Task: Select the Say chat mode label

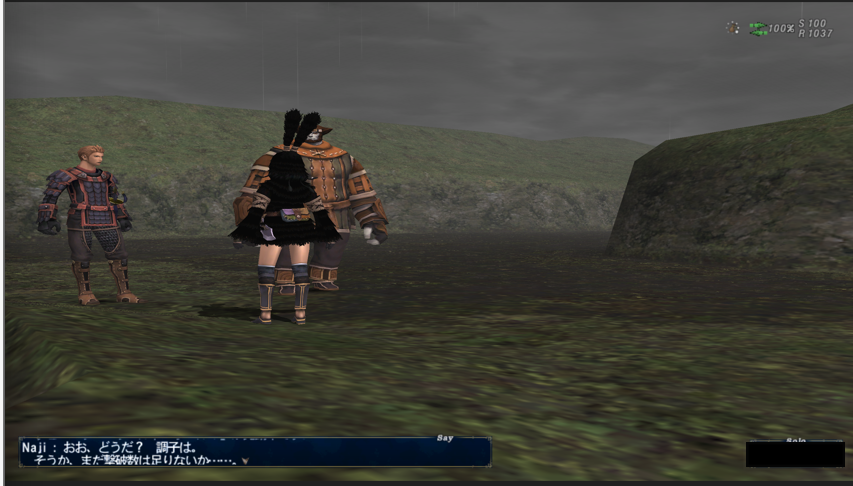Action: pos(445,438)
